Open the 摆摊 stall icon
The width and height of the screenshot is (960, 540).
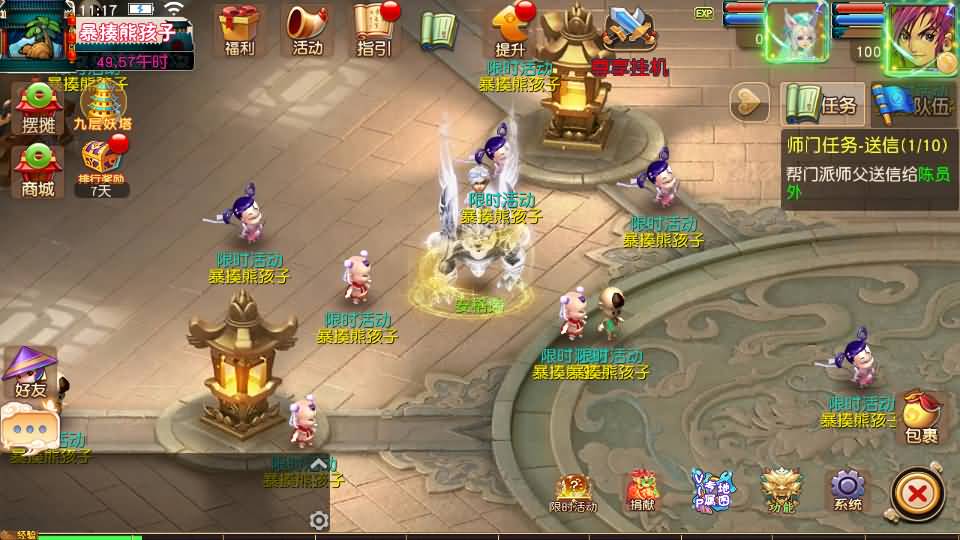[x=38, y=108]
